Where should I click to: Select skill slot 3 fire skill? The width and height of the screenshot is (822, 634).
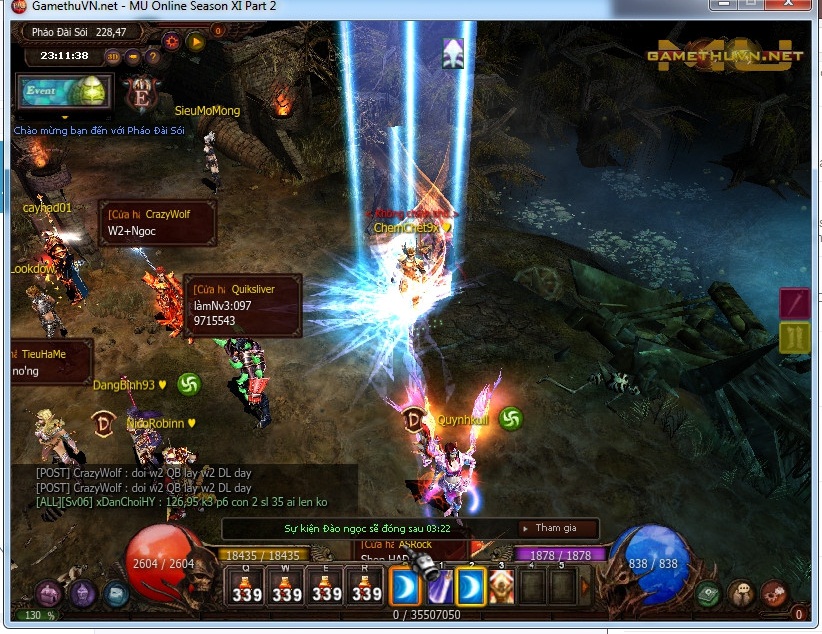point(501,587)
